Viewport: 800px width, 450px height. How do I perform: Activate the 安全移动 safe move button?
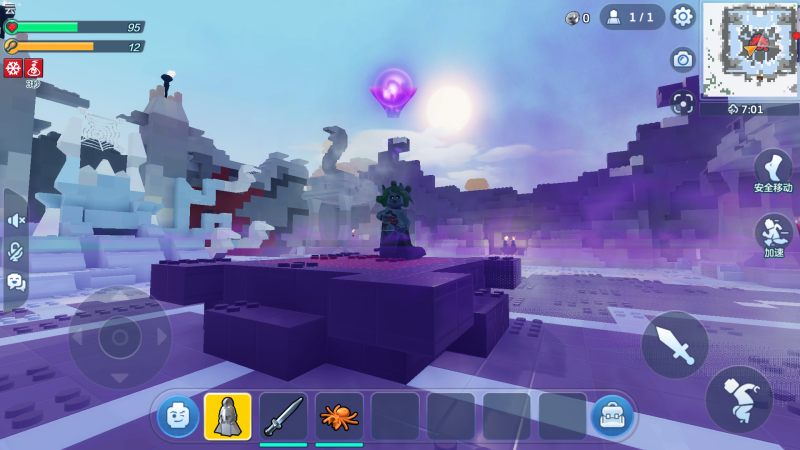tap(772, 171)
